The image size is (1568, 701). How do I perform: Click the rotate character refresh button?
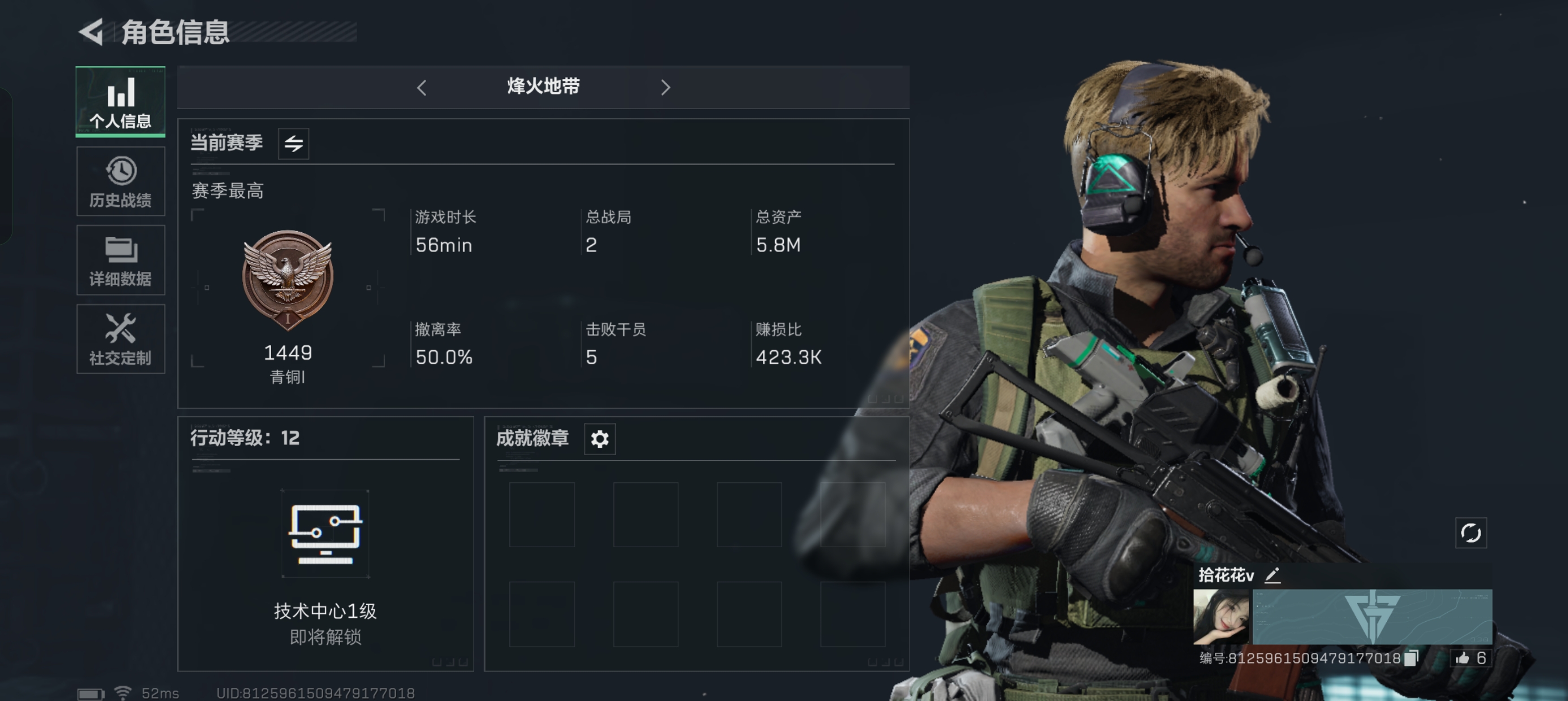click(x=1471, y=533)
